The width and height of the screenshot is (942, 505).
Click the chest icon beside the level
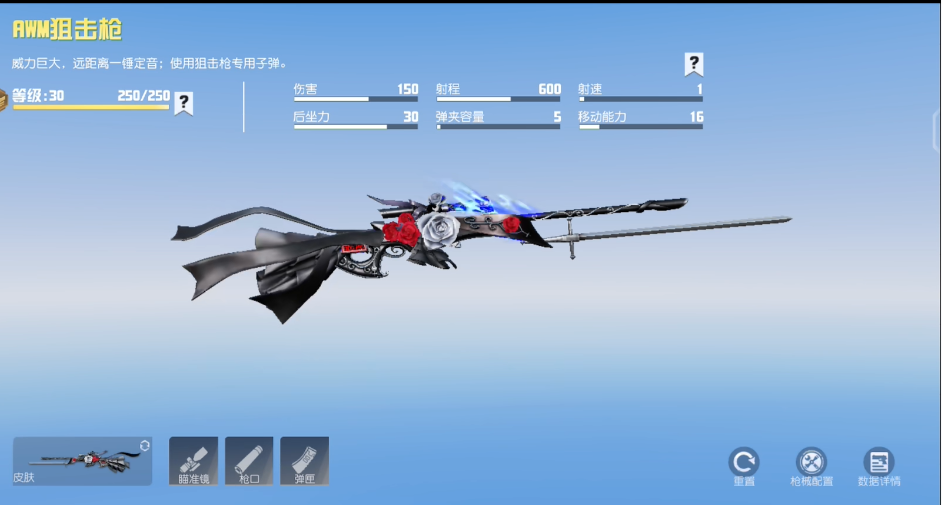point(4,97)
